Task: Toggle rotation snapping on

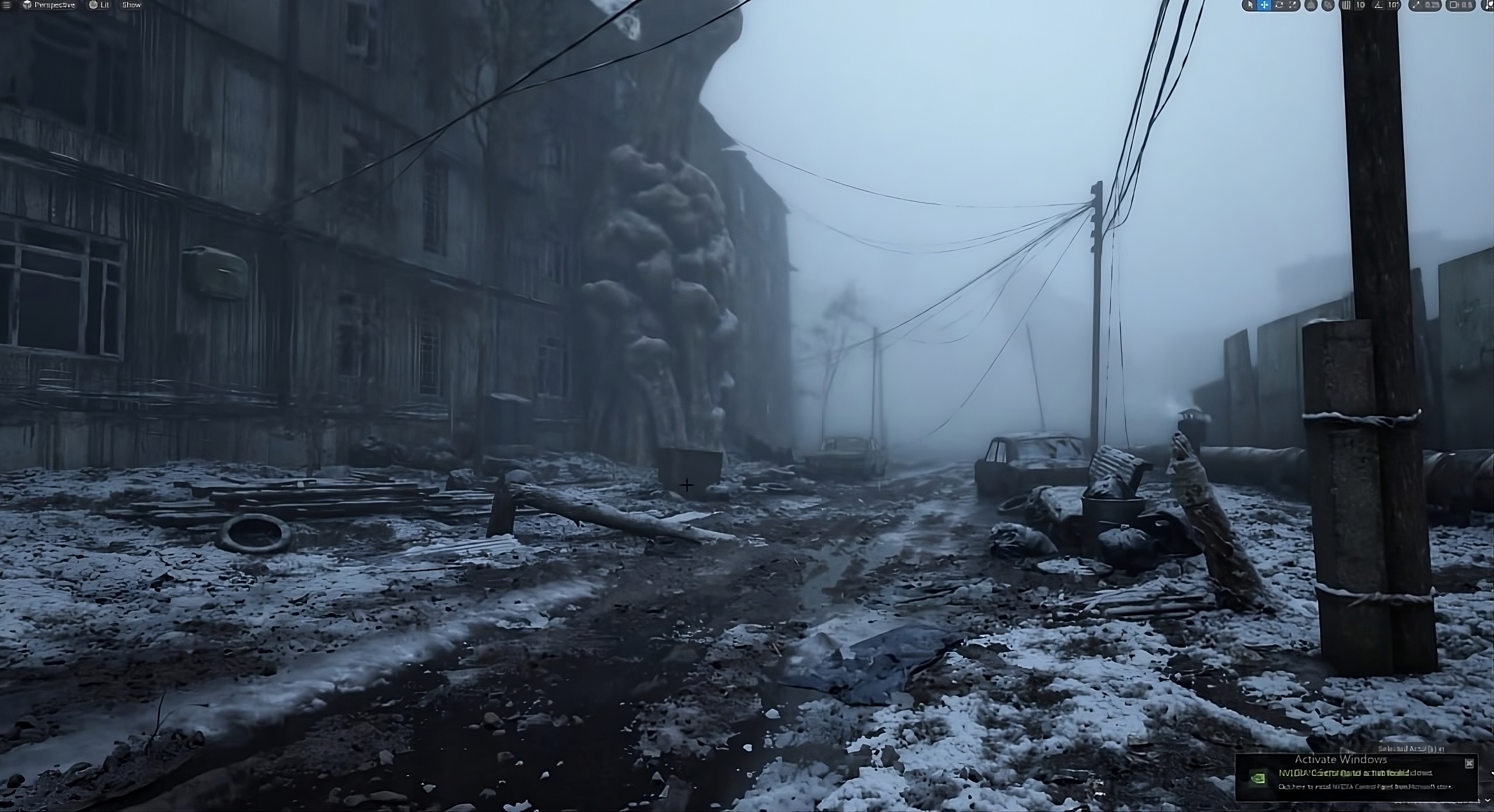Action: (x=1378, y=5)
